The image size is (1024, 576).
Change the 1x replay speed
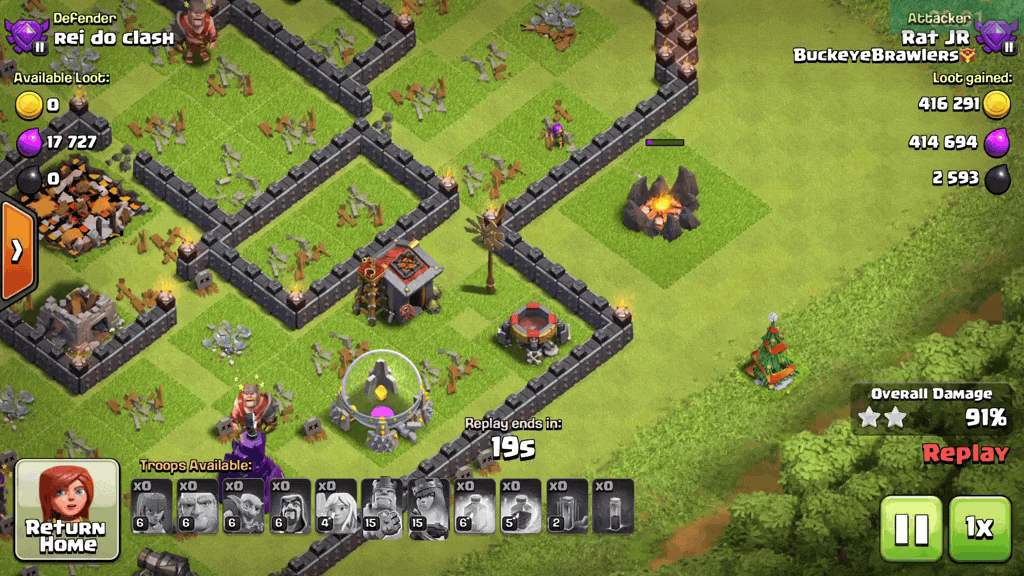pos(979,528)
